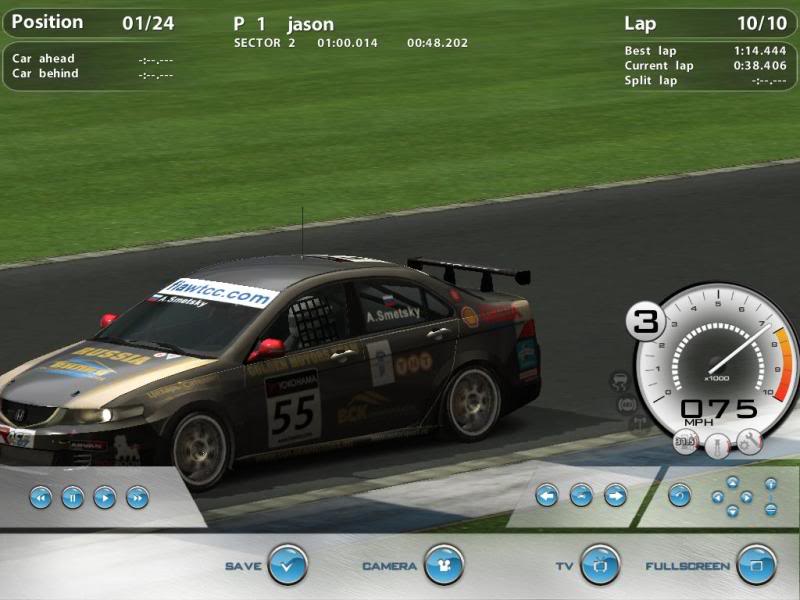Select the previous car with the left arrow
The height and width of the screenshot is (600, 800).
pos(546,494)
